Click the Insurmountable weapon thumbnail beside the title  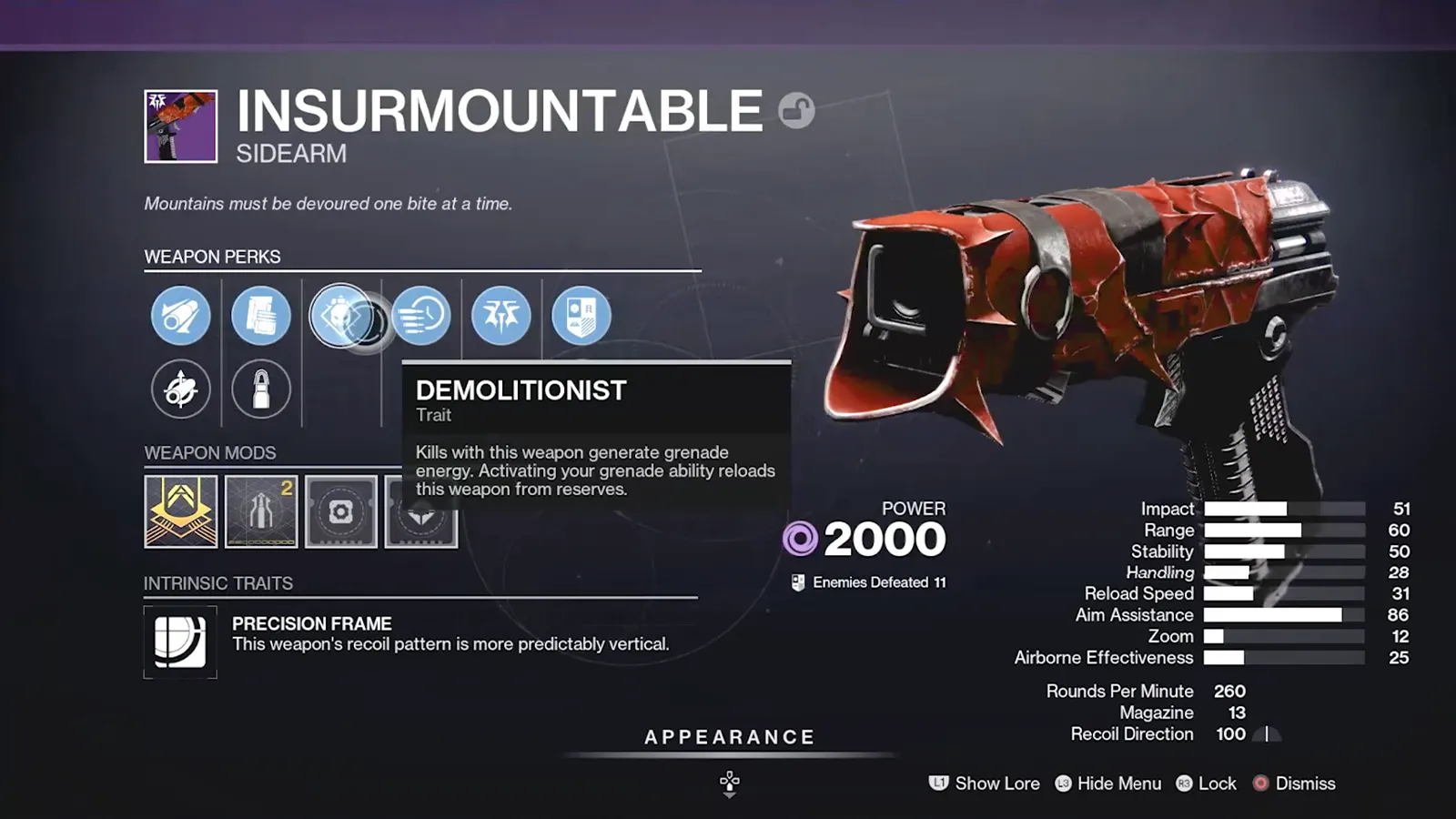(179, 127)
